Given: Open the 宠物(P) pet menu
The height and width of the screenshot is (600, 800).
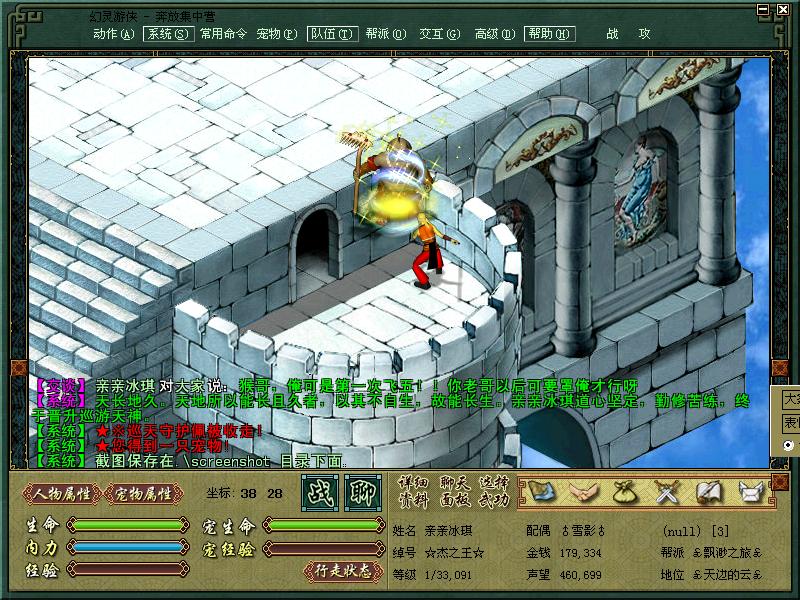Looking at the screenshot, I should (276, 33).
